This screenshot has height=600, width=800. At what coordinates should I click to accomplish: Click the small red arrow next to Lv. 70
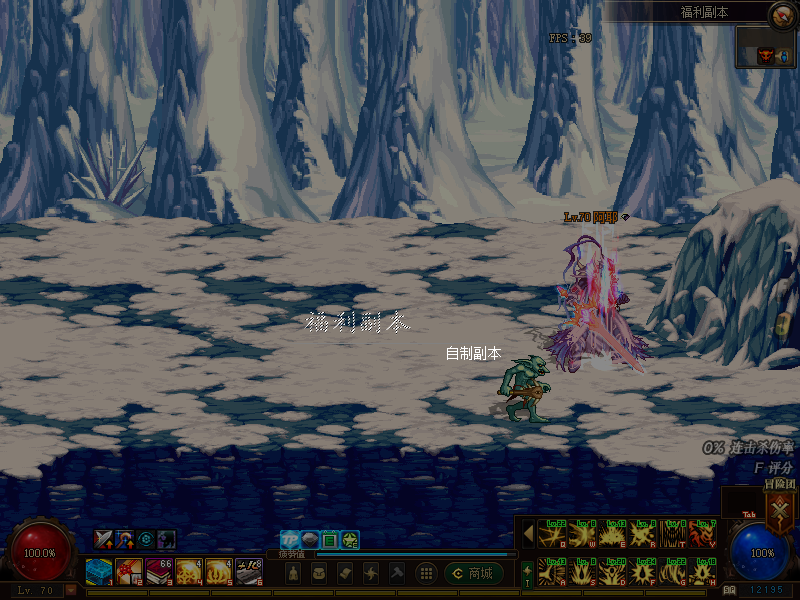[x=71, y=590]
